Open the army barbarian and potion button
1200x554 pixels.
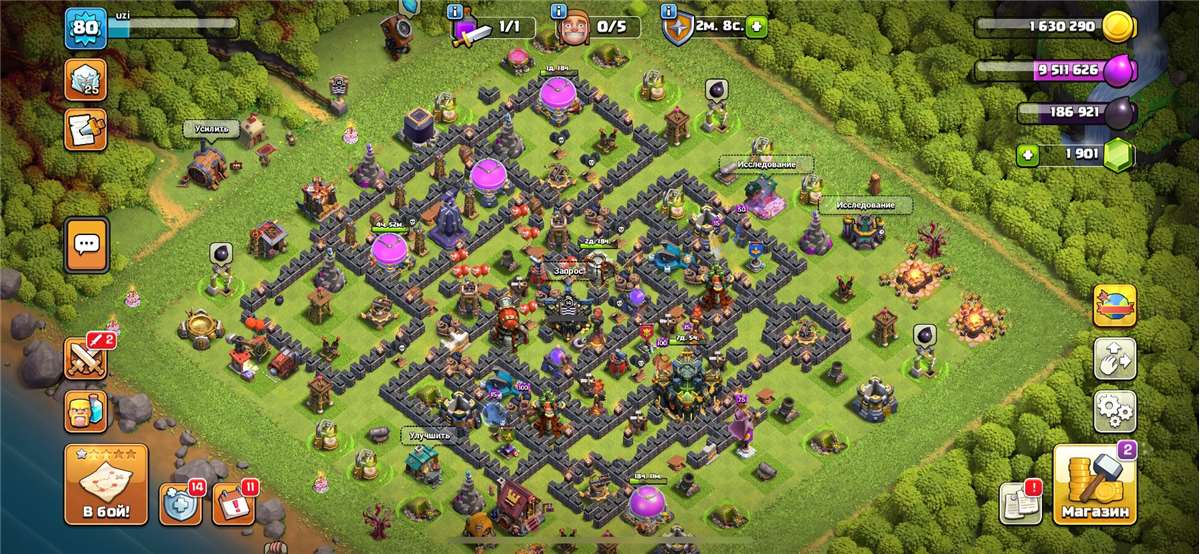click(86, 411)
